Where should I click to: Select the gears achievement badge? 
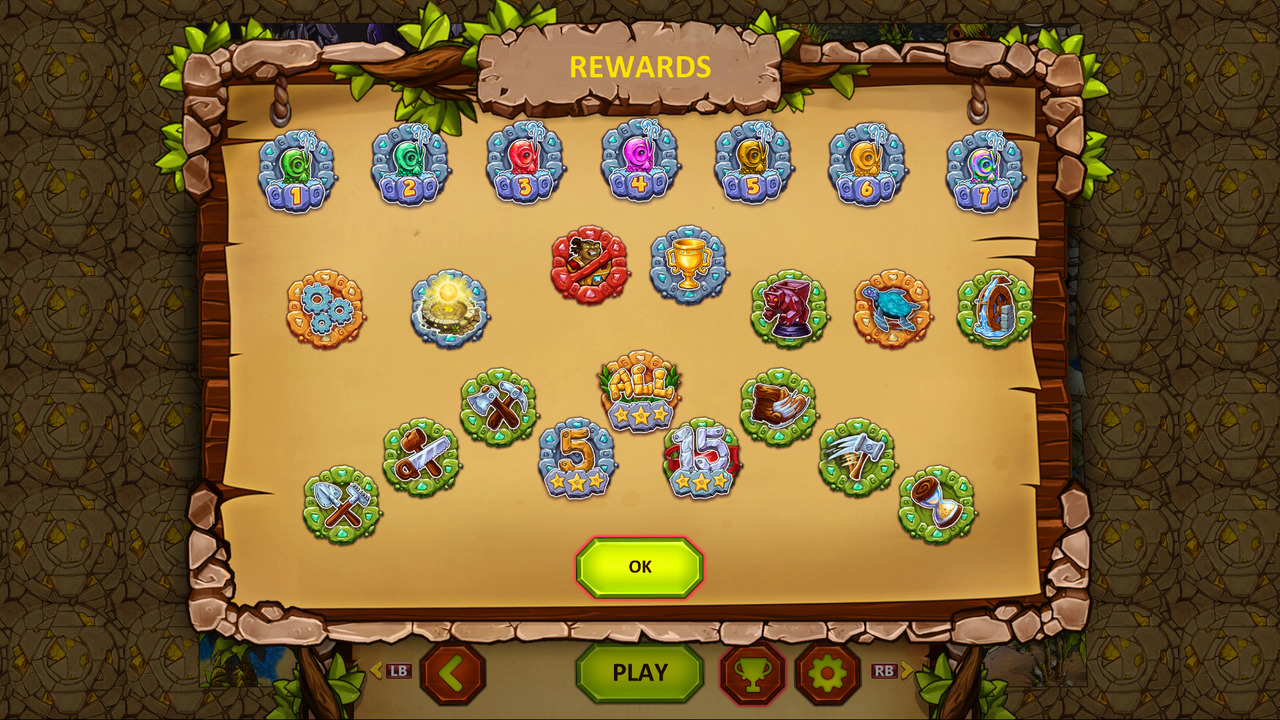click(x=325, y=310)
